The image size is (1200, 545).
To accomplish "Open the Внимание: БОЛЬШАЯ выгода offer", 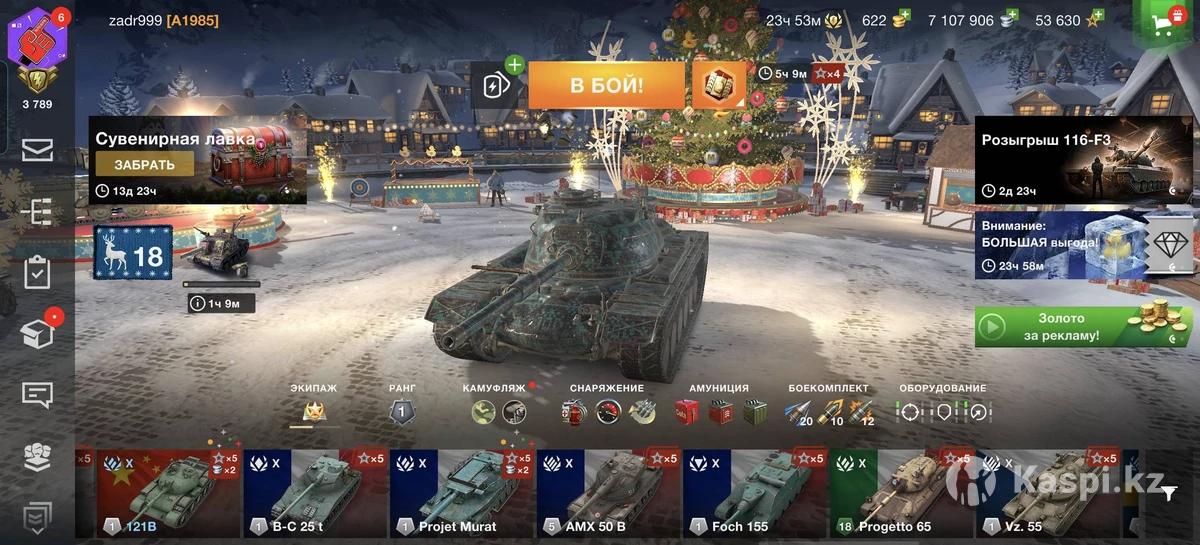I will point(1060,245).
